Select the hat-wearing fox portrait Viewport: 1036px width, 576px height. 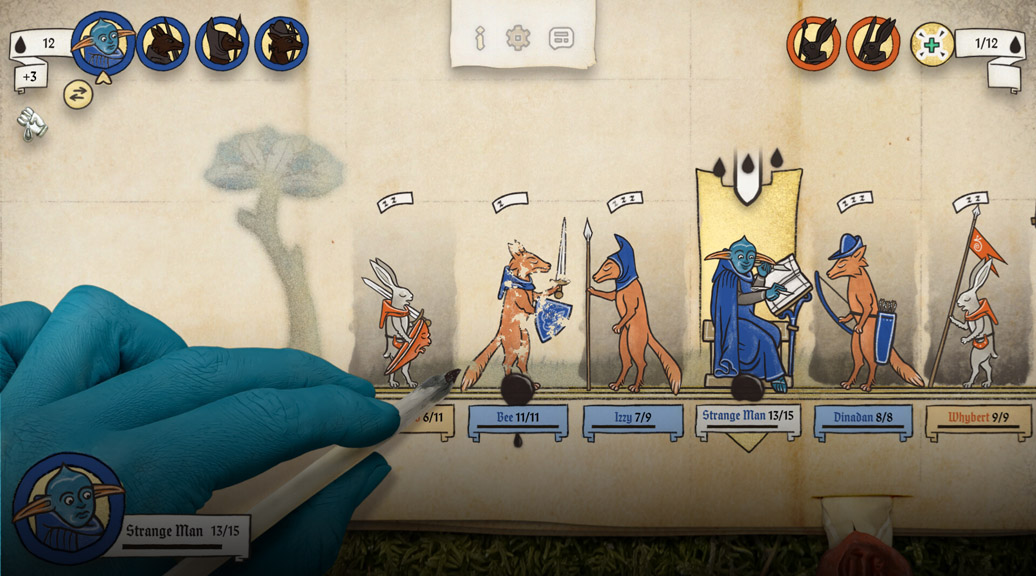[x=281, y=43]
